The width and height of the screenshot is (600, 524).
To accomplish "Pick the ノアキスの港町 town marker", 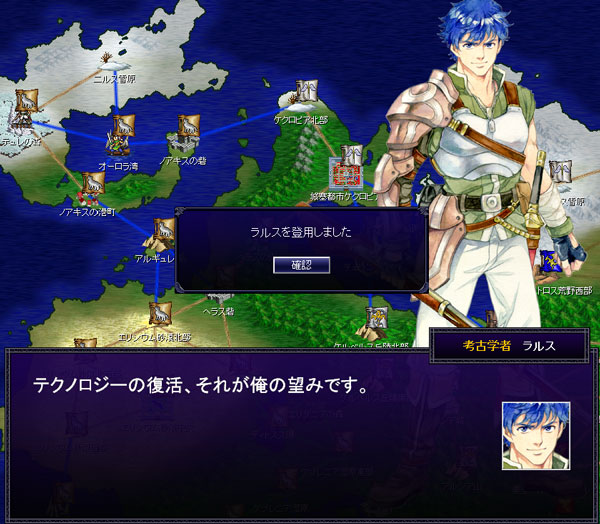I will 92,183.
